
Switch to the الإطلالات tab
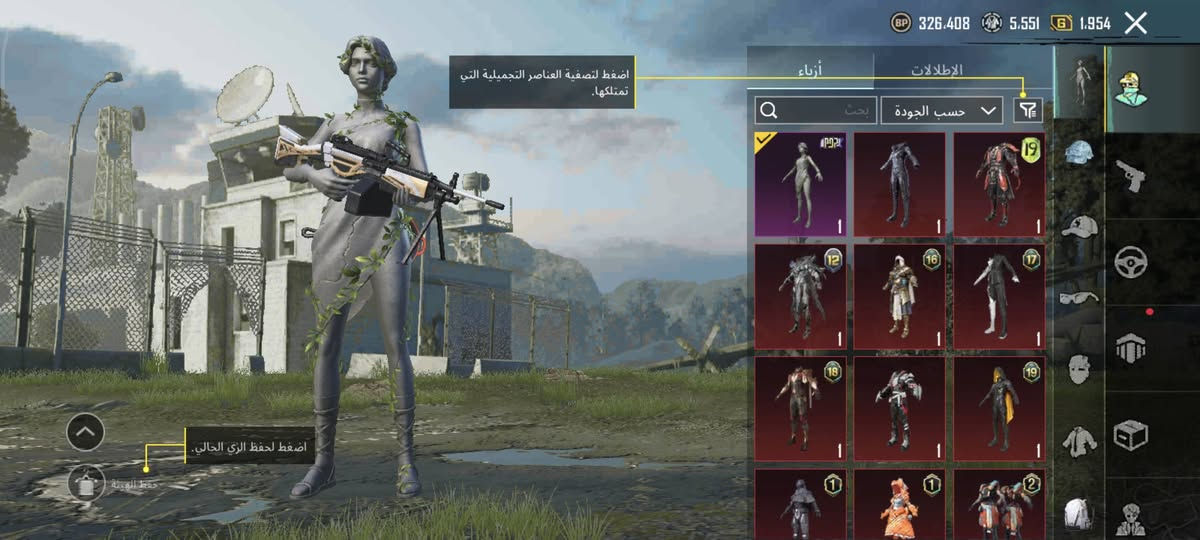(x=937, y=70)
